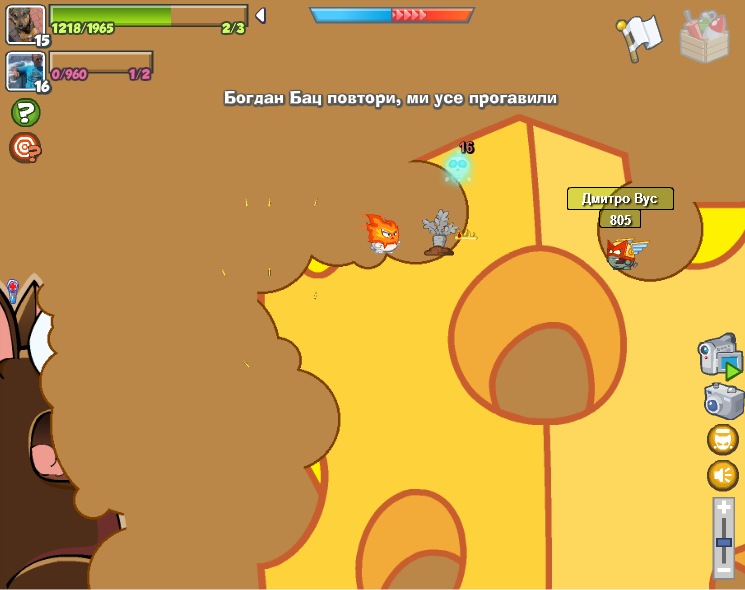Select the blue-shirt player portrait
The height and width of the screenshot is (590, 745).
pyautogui.click(x=25, y=71)
